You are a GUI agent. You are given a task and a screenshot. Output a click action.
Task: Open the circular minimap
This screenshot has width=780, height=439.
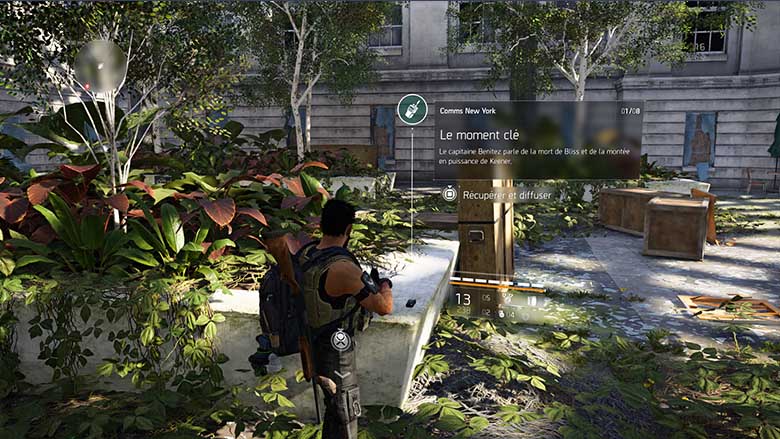tap(100, 67)
